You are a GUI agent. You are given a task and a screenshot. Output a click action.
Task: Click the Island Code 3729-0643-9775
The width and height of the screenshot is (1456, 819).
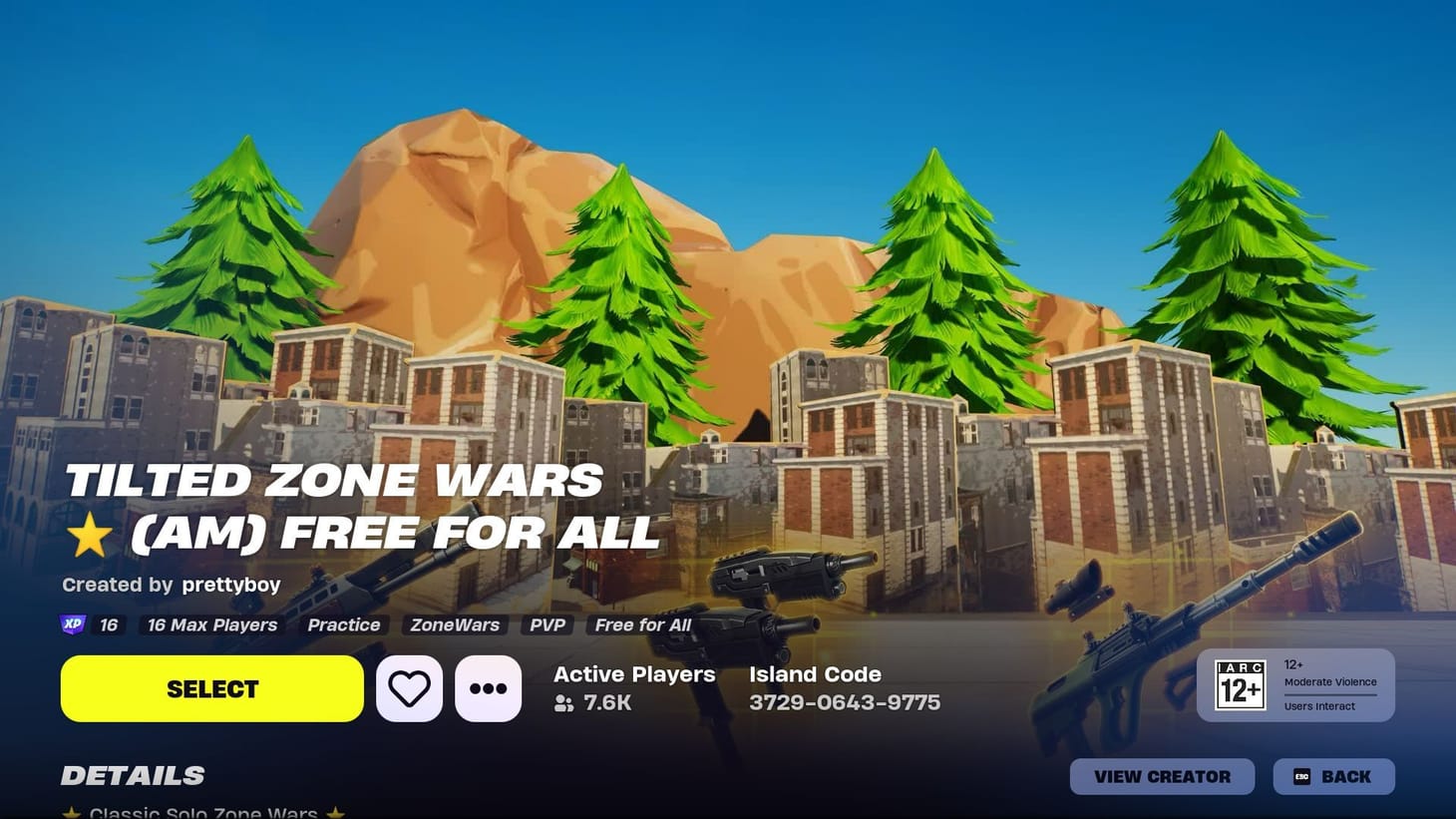[x=844, y=702]
